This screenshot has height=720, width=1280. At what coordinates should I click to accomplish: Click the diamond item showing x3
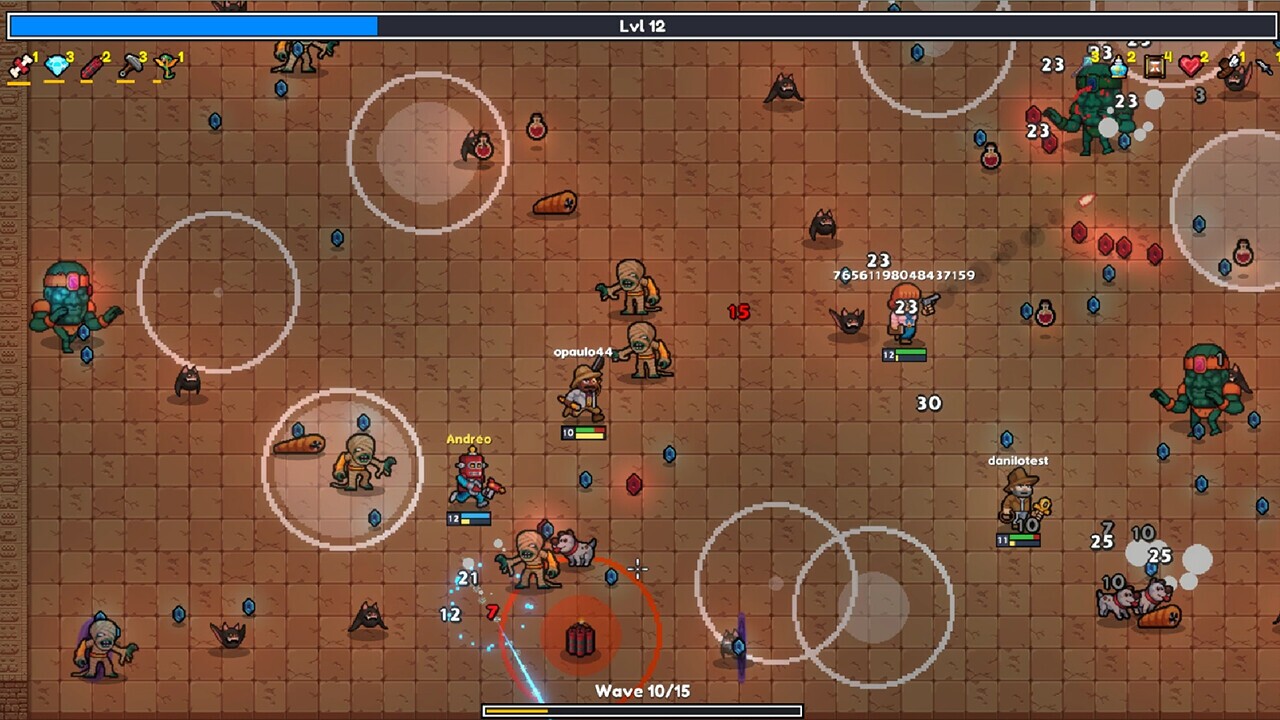point(57,66)
